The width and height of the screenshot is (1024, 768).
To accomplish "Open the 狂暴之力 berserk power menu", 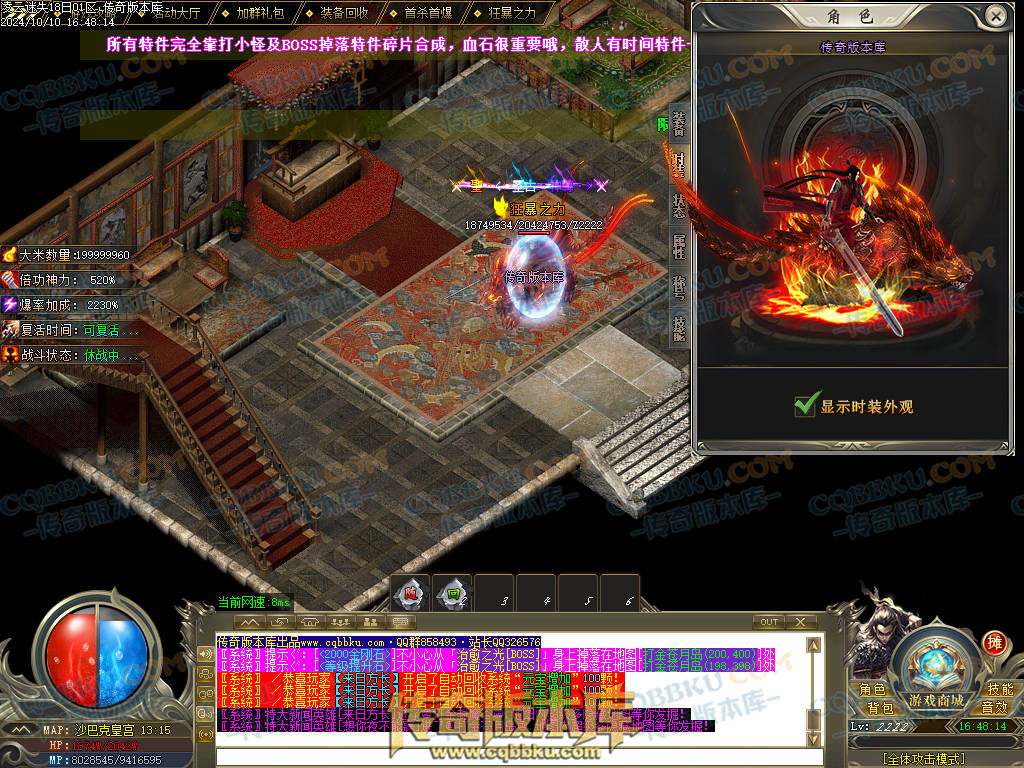I will click(512, 13).
